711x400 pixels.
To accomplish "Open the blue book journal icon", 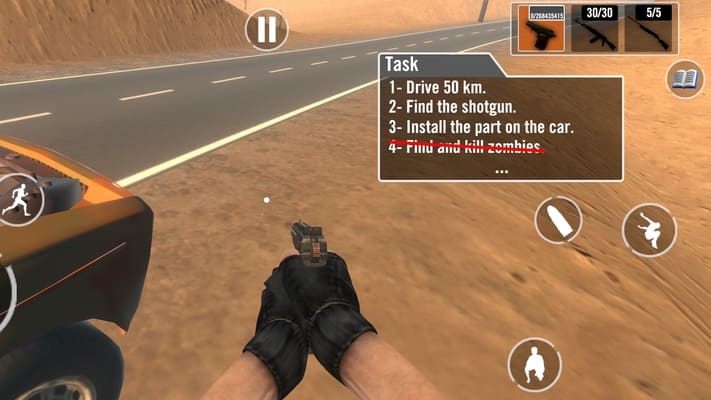I will (x=685, y=80).
